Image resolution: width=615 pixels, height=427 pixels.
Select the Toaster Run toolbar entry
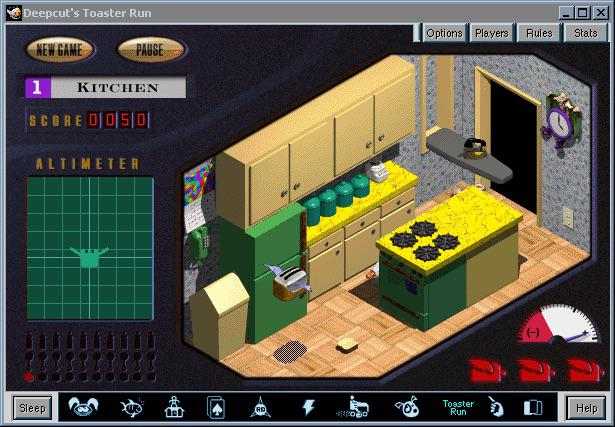point(459,407)
